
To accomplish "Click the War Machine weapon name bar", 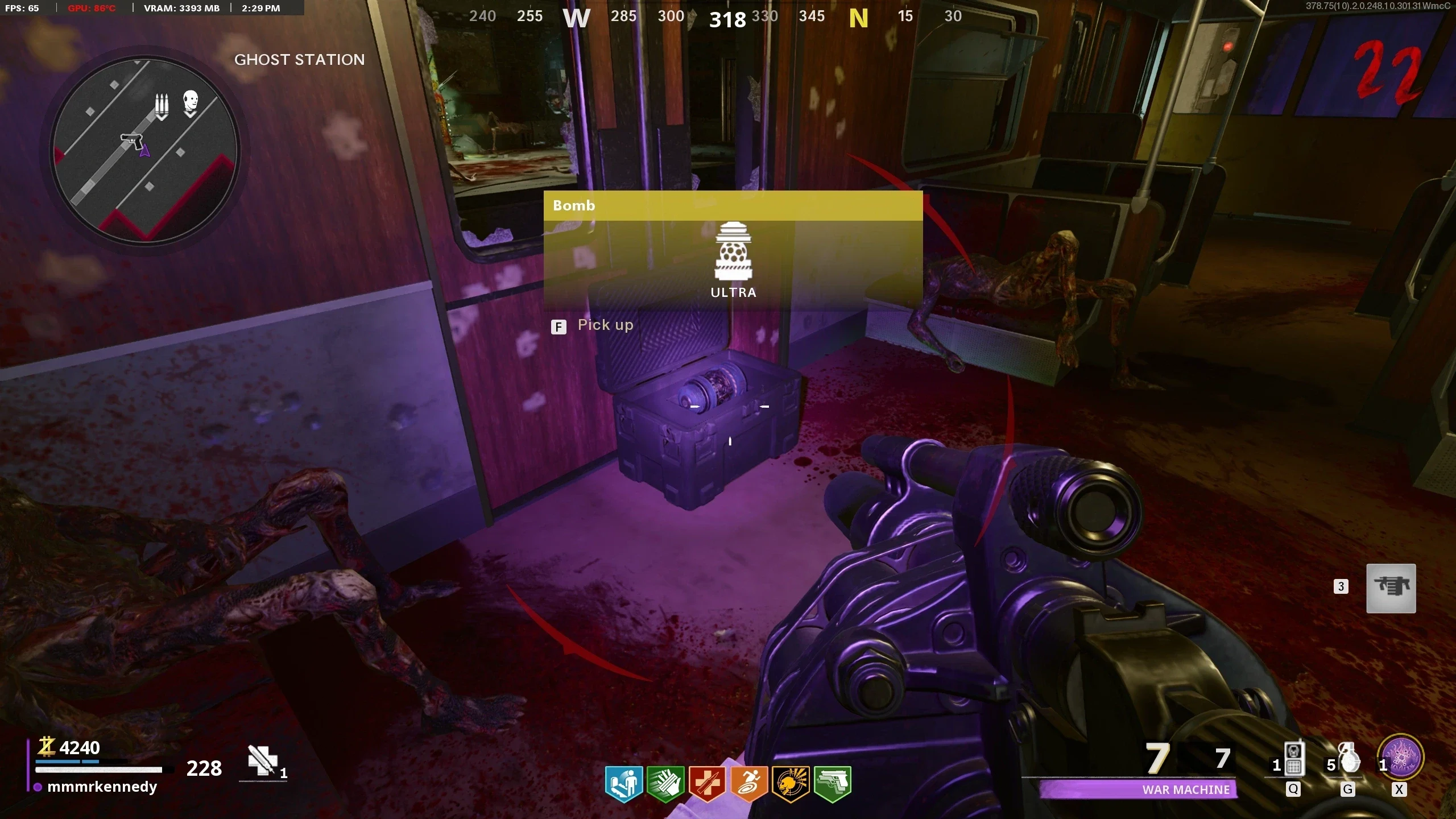I will point(1138,789).
